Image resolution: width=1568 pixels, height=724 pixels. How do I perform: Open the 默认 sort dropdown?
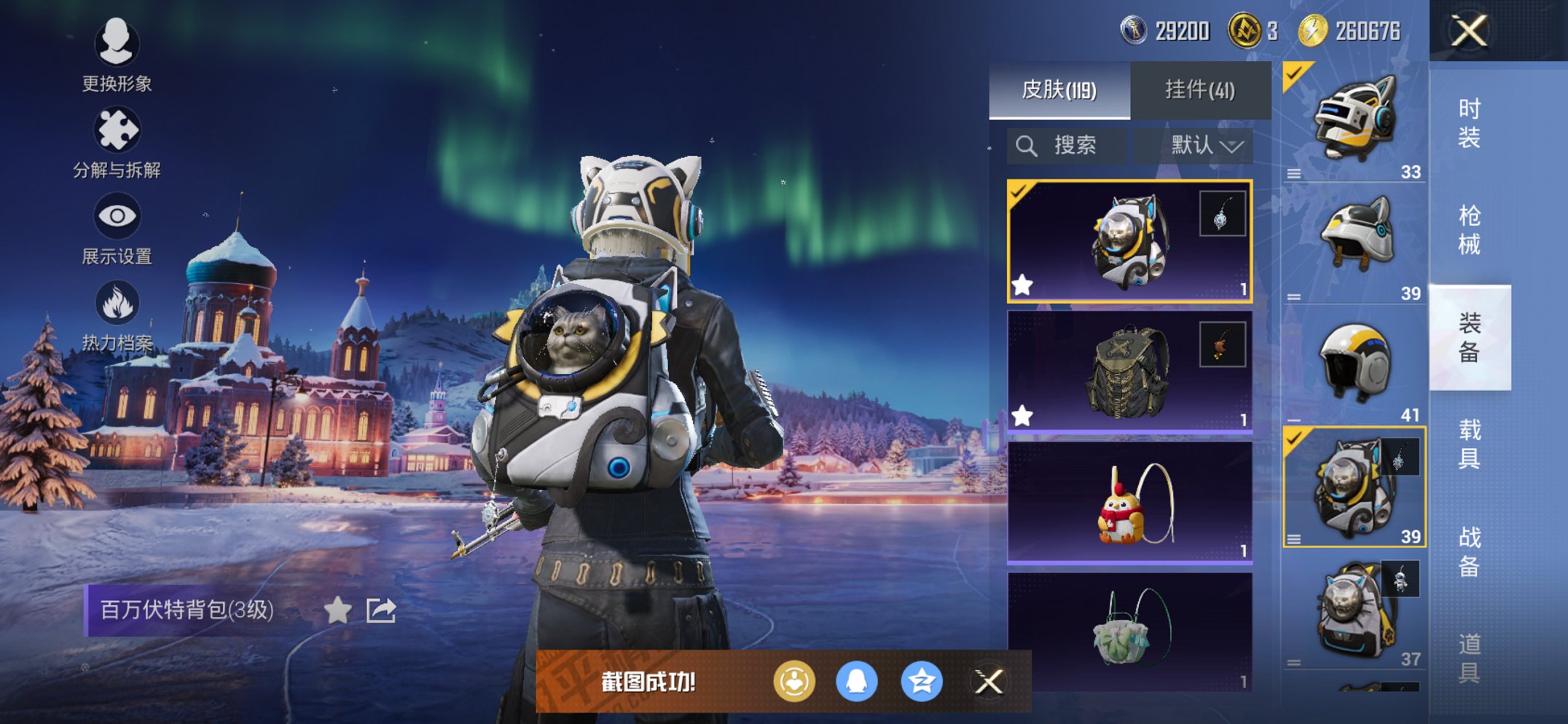(1205, 146)
